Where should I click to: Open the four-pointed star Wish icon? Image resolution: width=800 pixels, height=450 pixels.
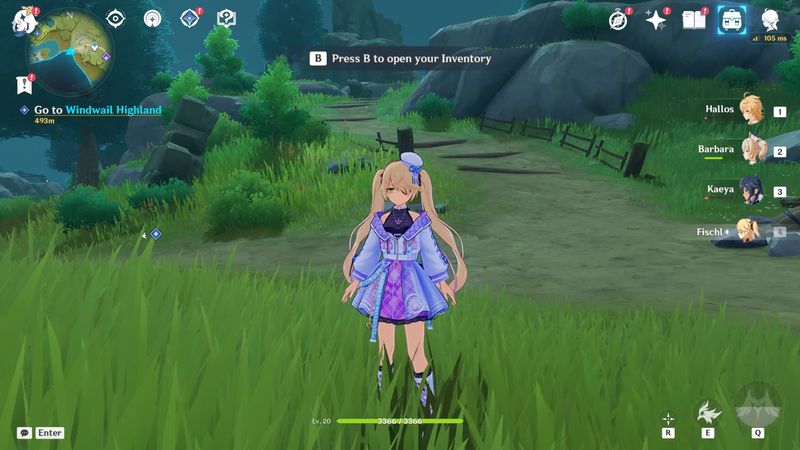(656, 19)
